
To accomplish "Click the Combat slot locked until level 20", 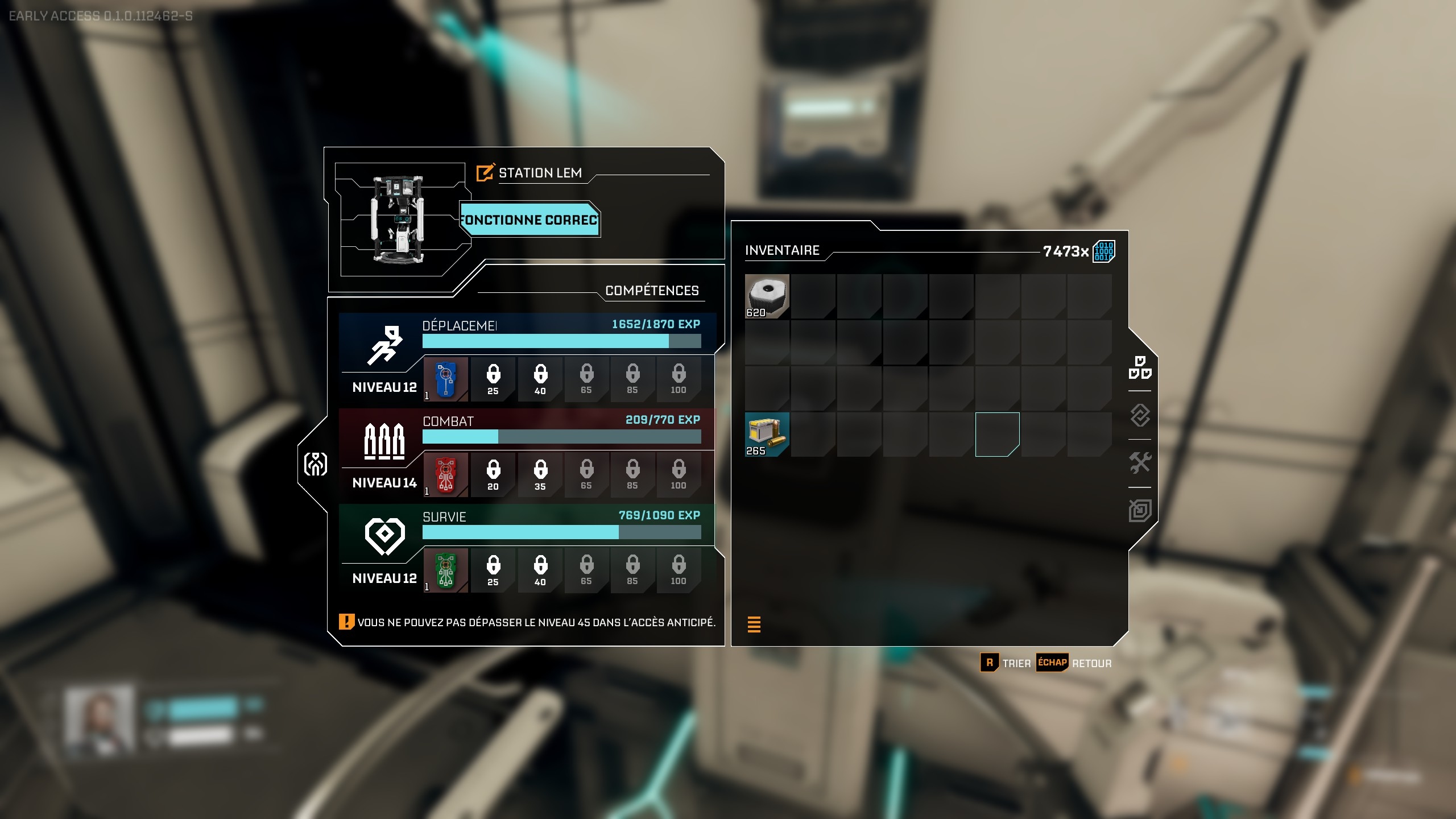I will (493, 475).
